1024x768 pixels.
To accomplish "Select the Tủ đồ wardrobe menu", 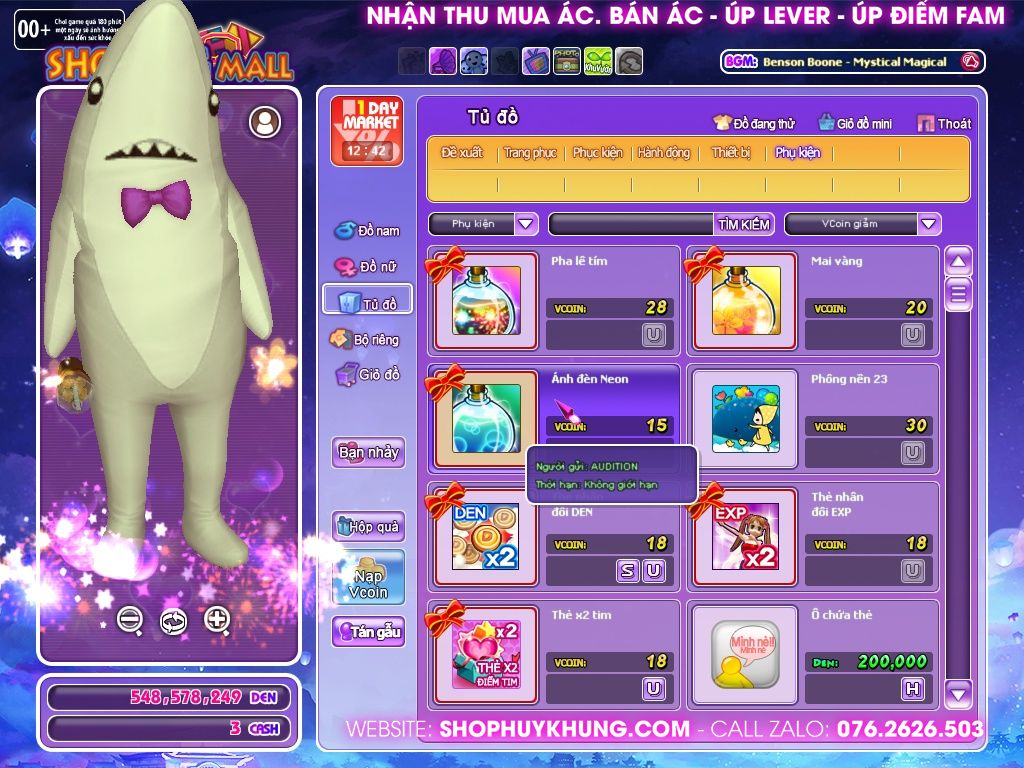I will tap(367, 303).
